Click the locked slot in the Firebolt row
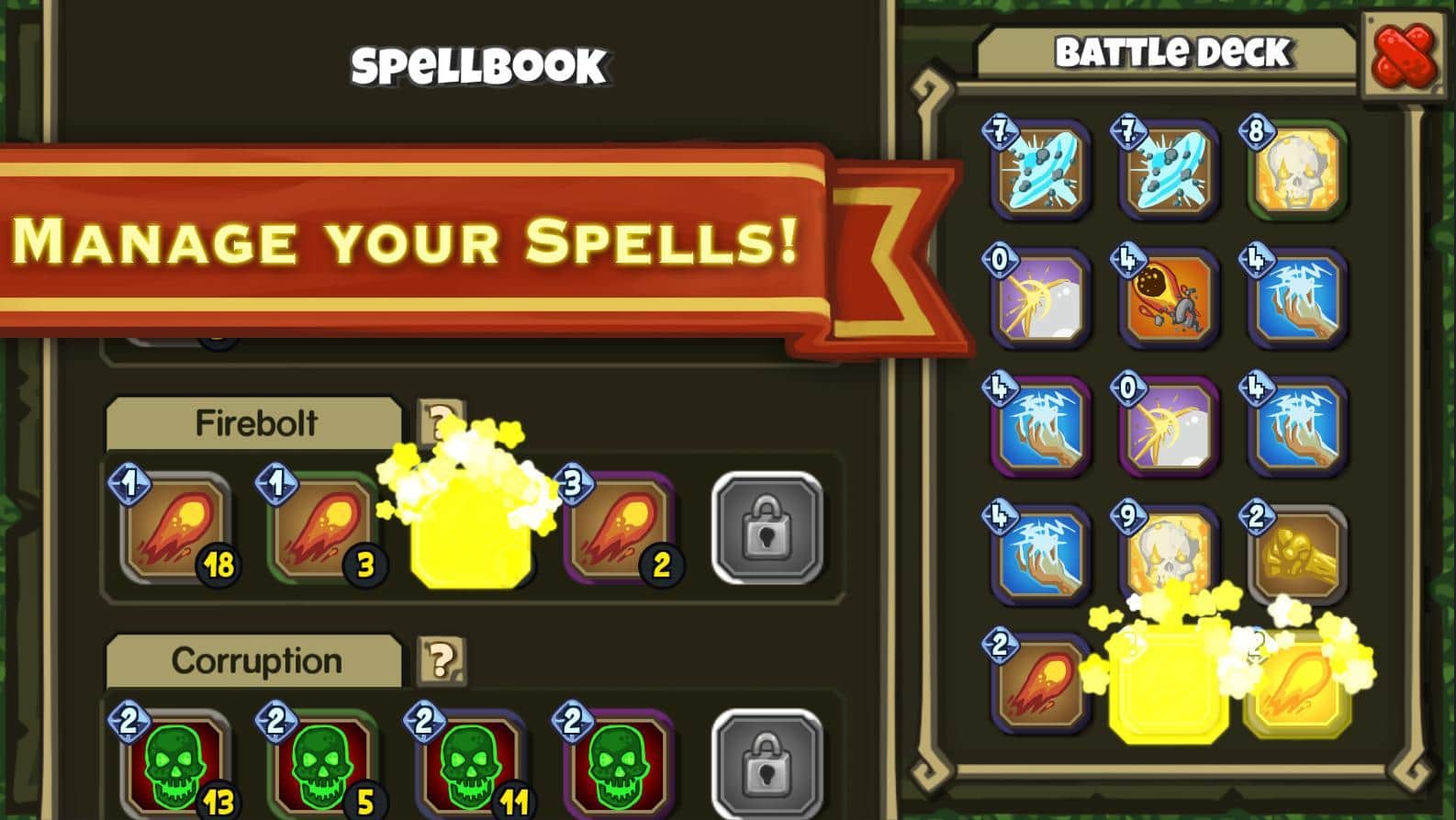Image resolution: width=1456 pixels, height=820 pixels. 767,528
